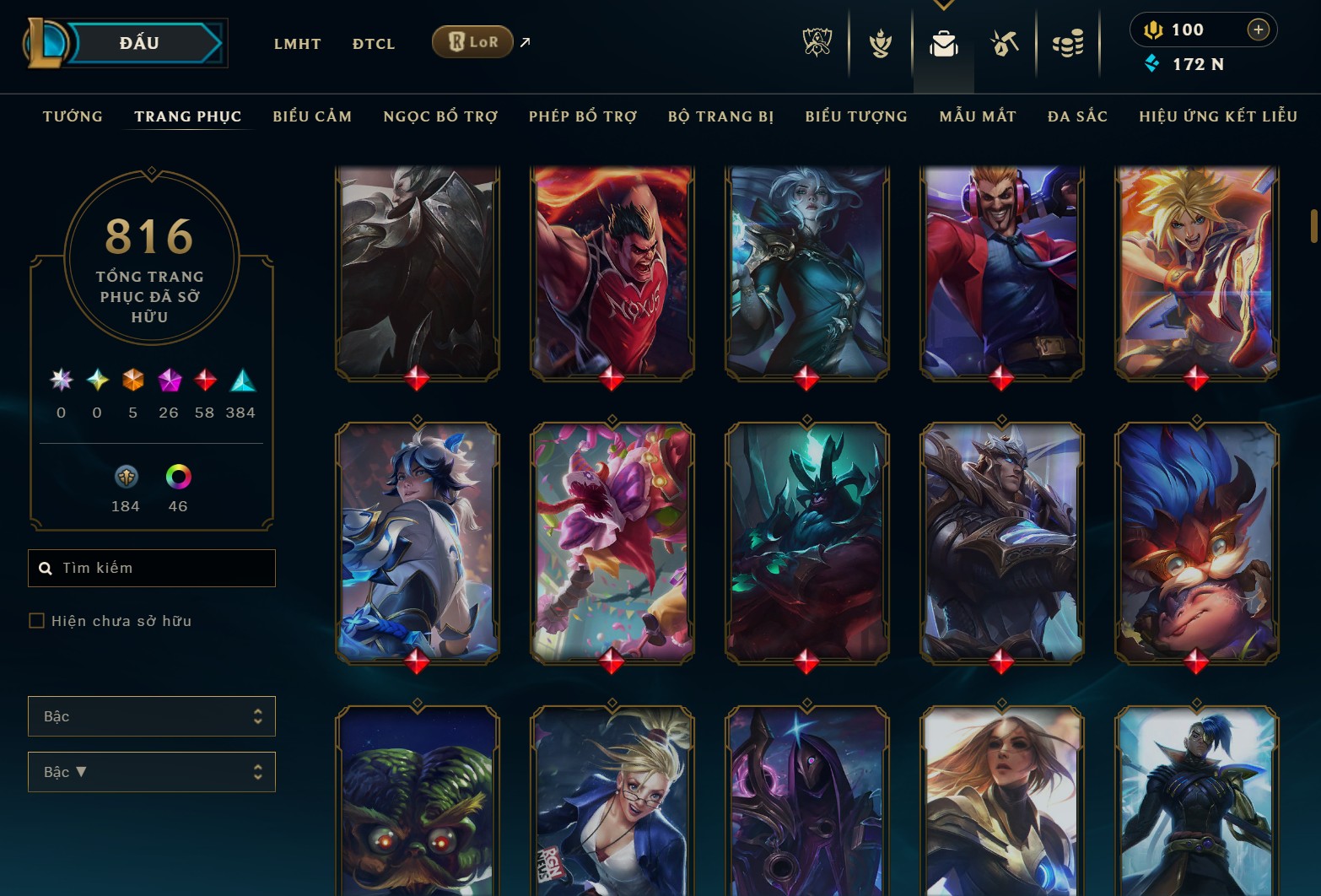Open the Clash tournament icon
This screenshot has height=896, width=1321.
(x=879, y=44)
